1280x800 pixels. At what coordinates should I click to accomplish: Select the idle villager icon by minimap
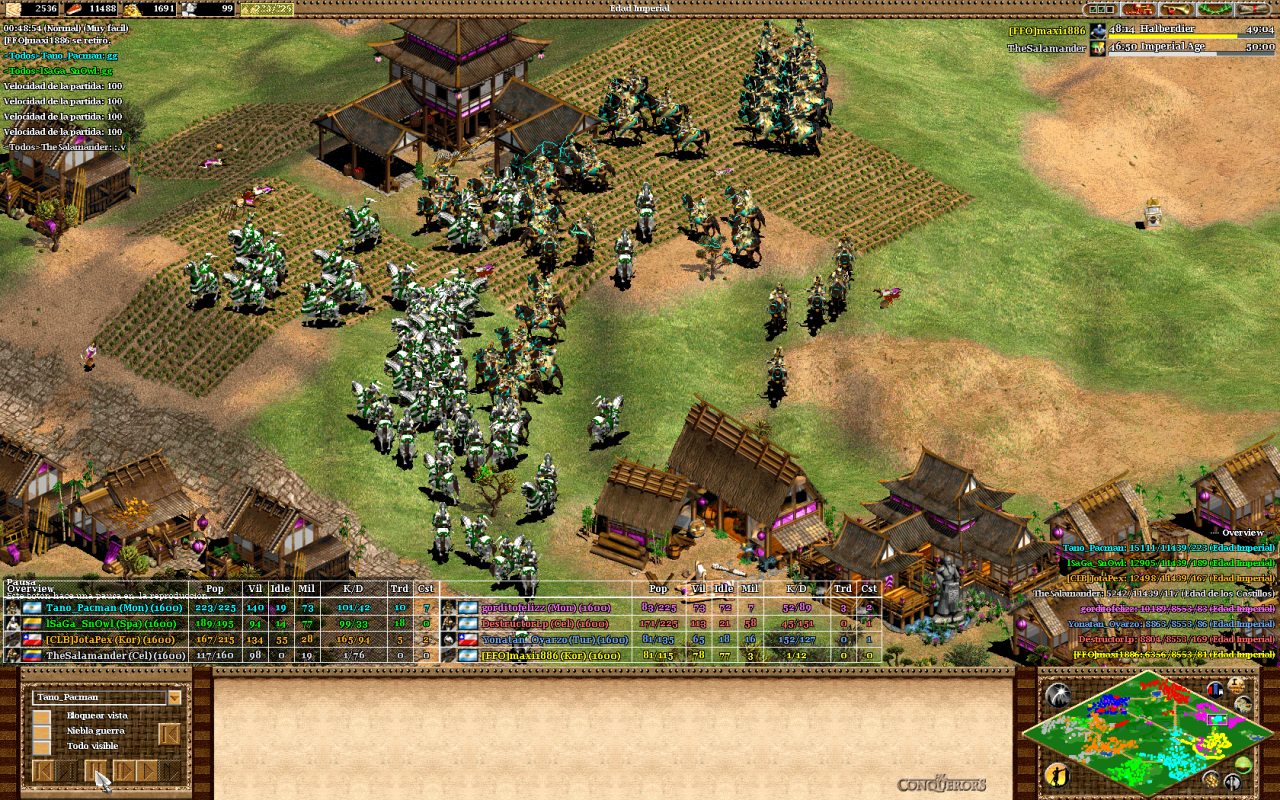pos(1056,775)
